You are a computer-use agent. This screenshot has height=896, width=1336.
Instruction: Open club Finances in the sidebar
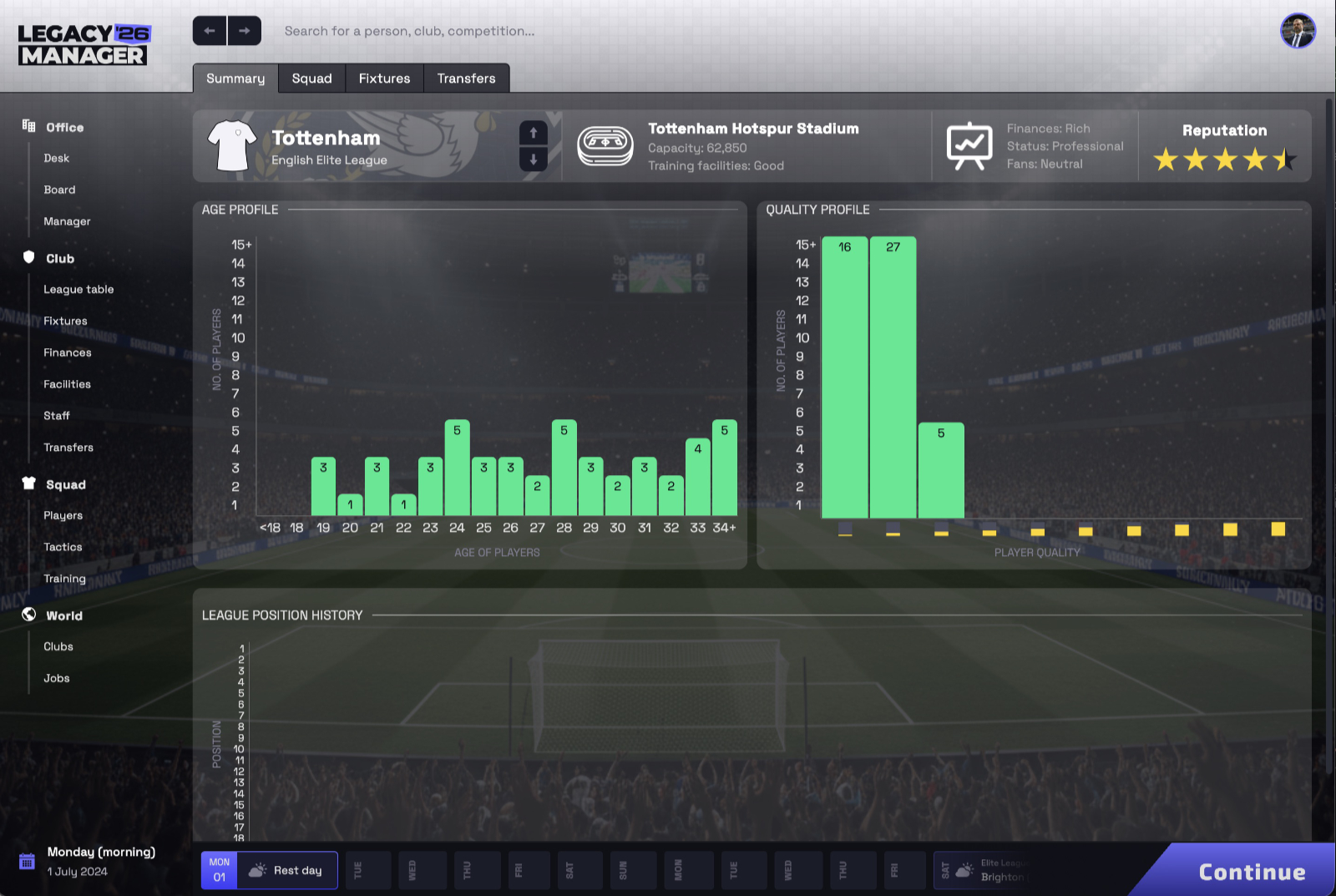[x=68, y=352]
